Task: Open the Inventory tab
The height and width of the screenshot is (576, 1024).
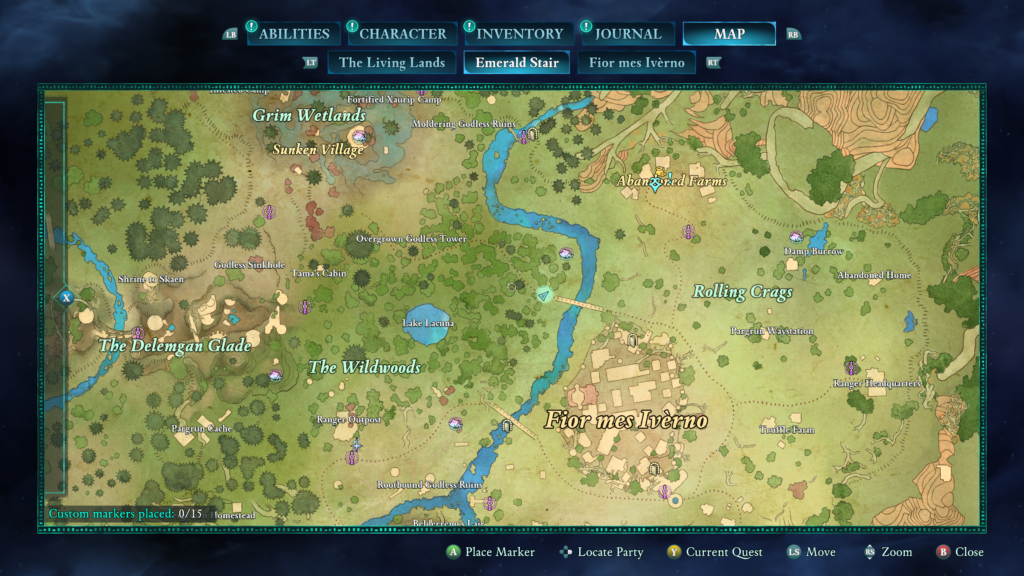Action: (519, 34)
